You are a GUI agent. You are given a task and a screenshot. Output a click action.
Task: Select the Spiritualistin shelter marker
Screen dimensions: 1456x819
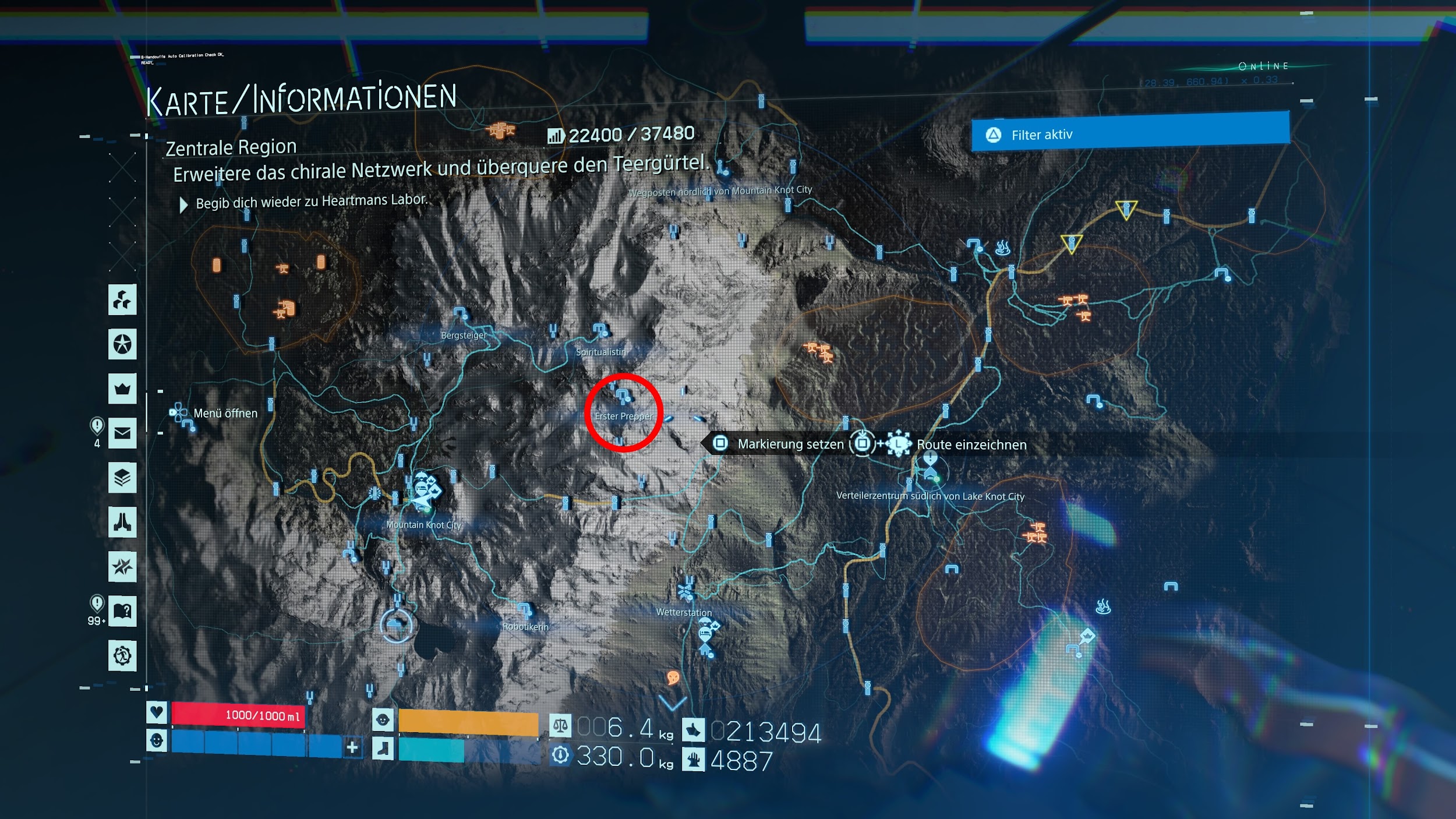point(600,331)
